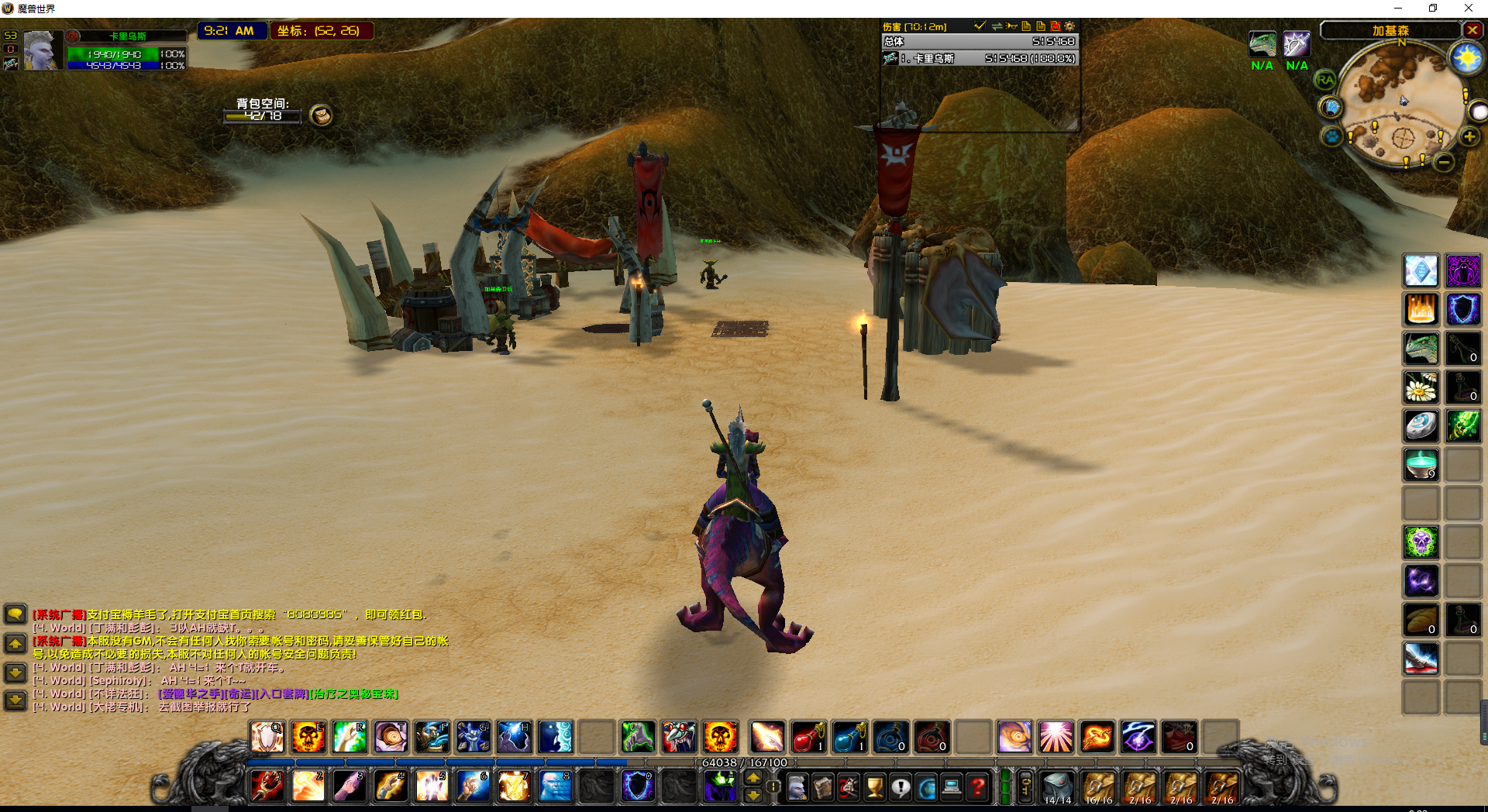Close the minimap with the red X
The height and width of the screenshot is (812, 1488).
tap(1472, 30)
